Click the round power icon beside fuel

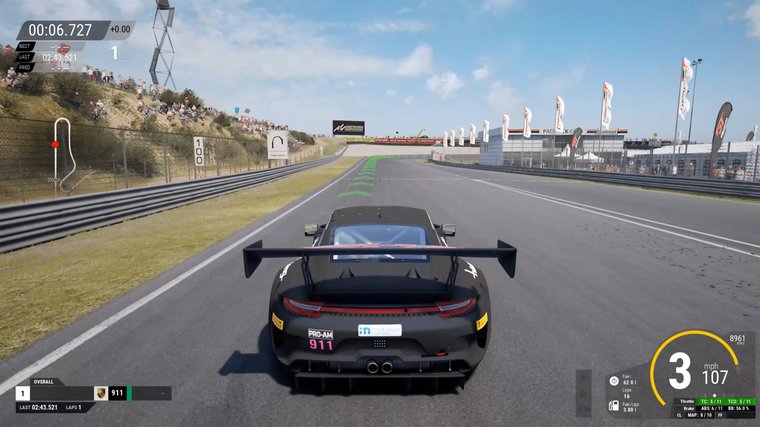coord(613,381)
